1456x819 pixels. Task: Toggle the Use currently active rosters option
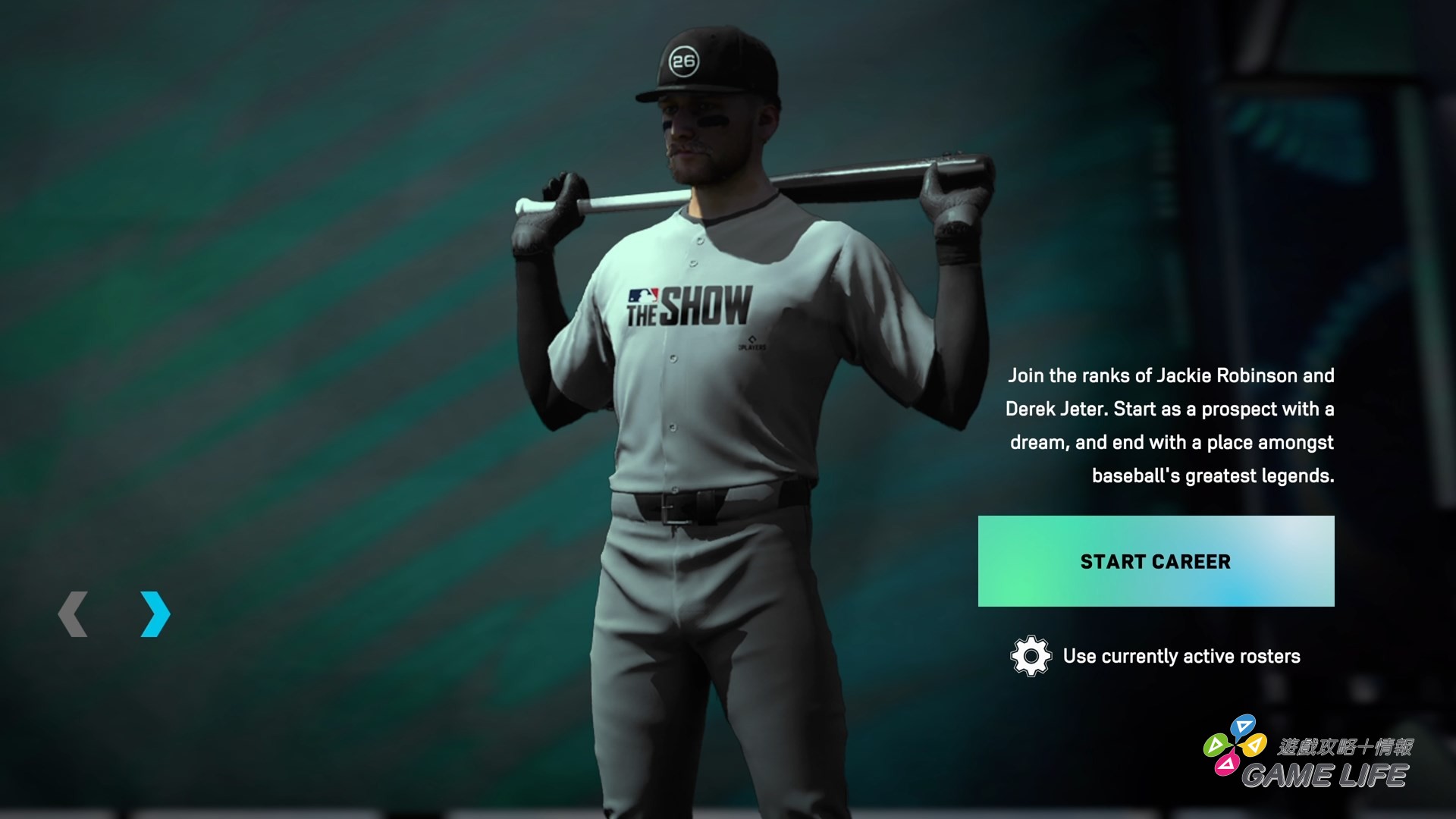click(x=1178, y=657)
